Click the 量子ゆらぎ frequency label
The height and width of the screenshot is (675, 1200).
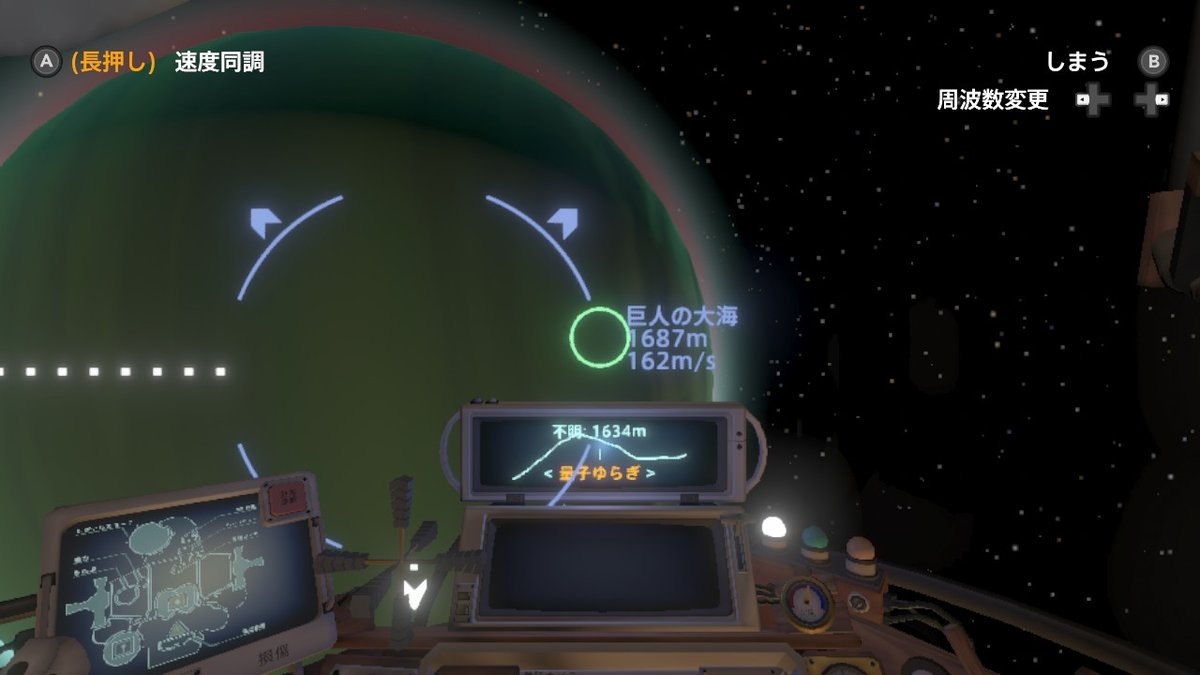click(600, 473)
